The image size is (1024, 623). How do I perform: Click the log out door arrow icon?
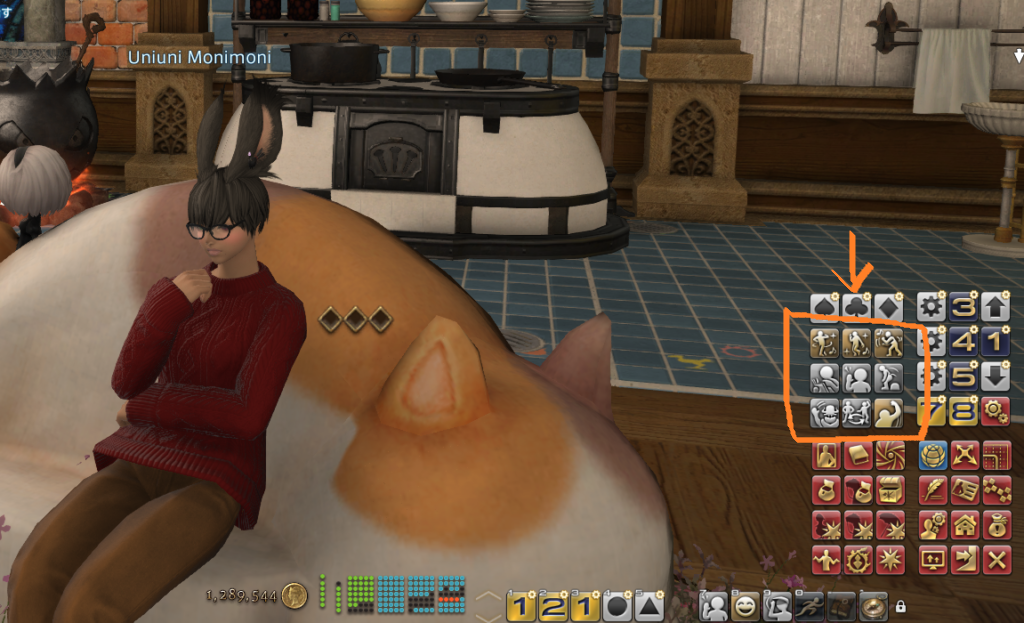tap(965, 558)
